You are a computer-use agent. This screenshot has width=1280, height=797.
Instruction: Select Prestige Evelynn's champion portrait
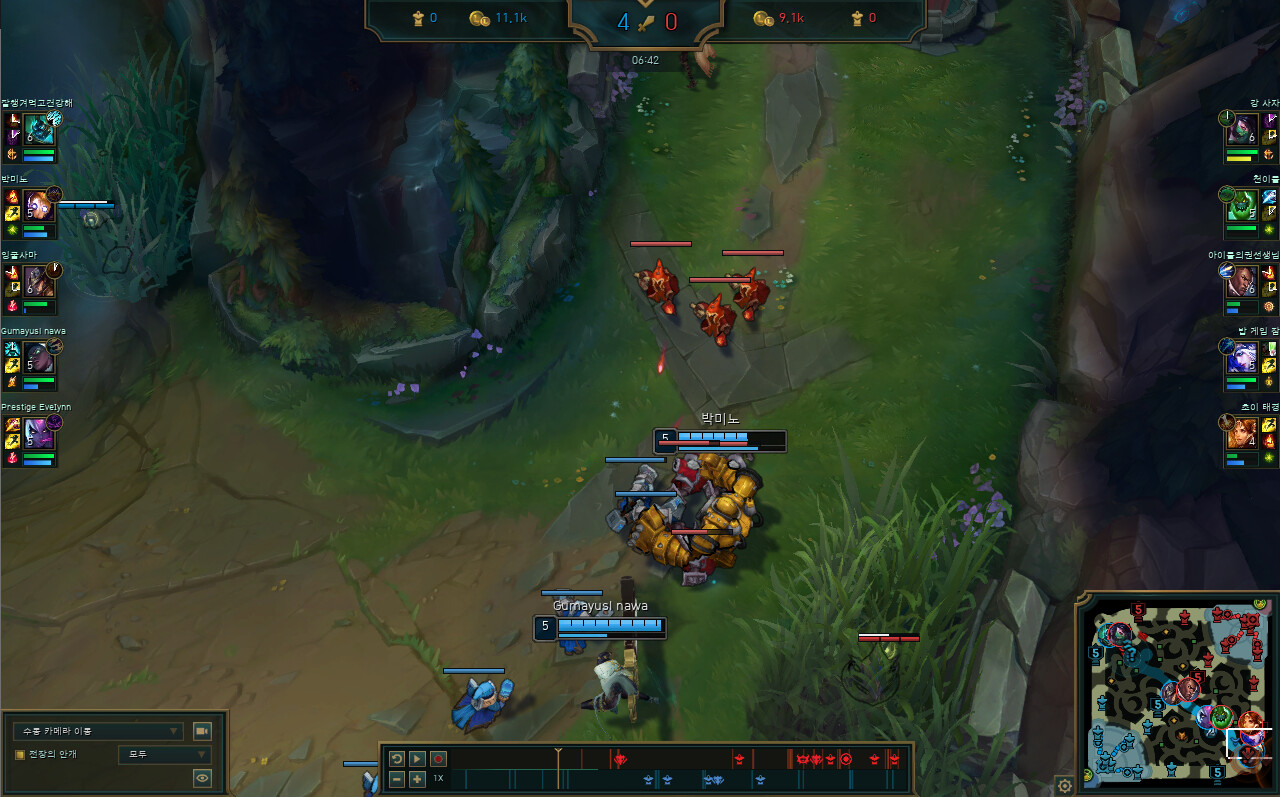[41, 432]
